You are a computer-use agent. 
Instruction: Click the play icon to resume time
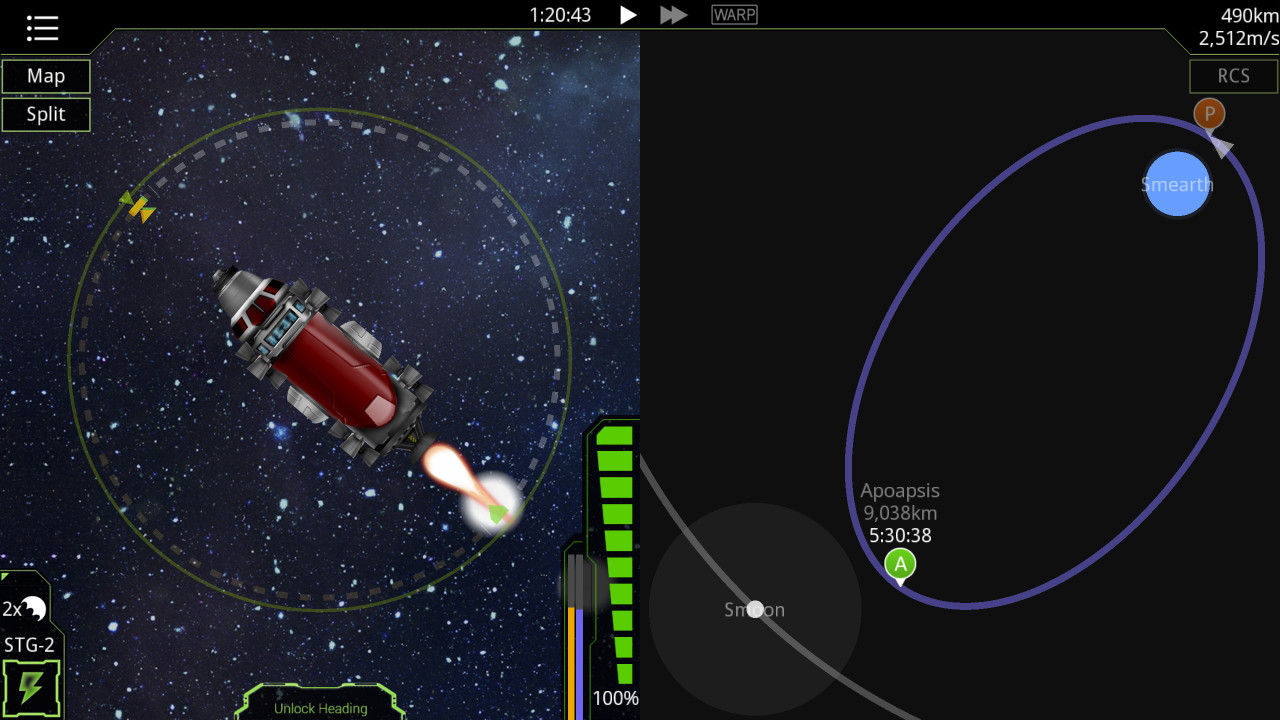[x=627, y=14]
